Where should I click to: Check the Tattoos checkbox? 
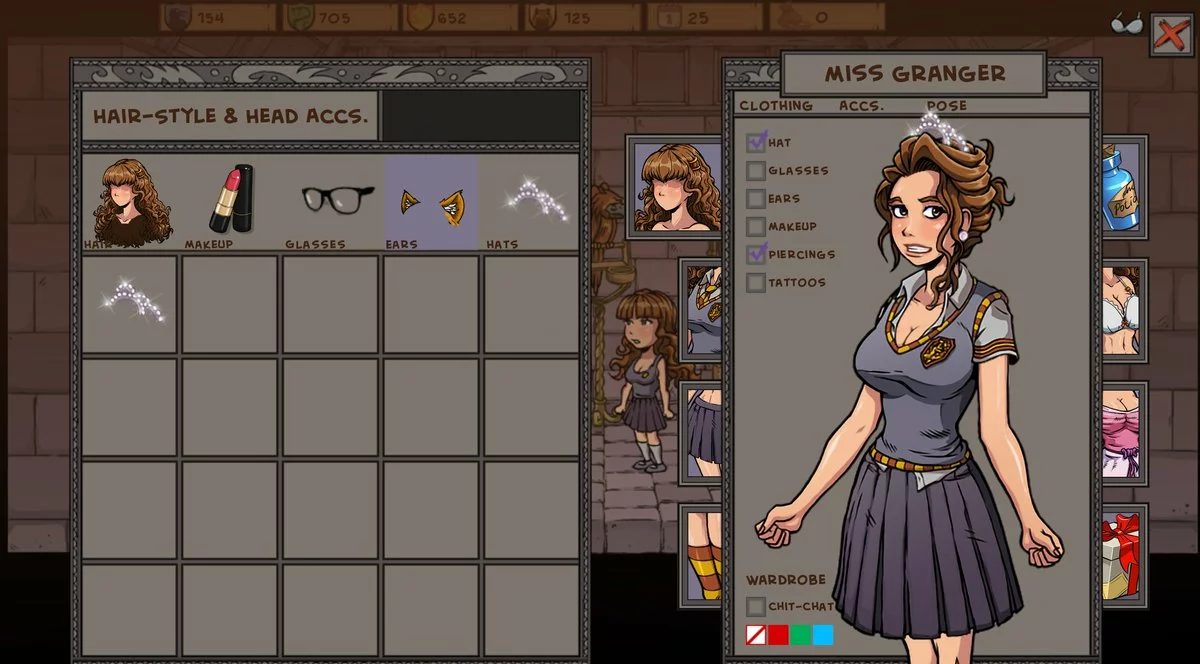point(756,283)
